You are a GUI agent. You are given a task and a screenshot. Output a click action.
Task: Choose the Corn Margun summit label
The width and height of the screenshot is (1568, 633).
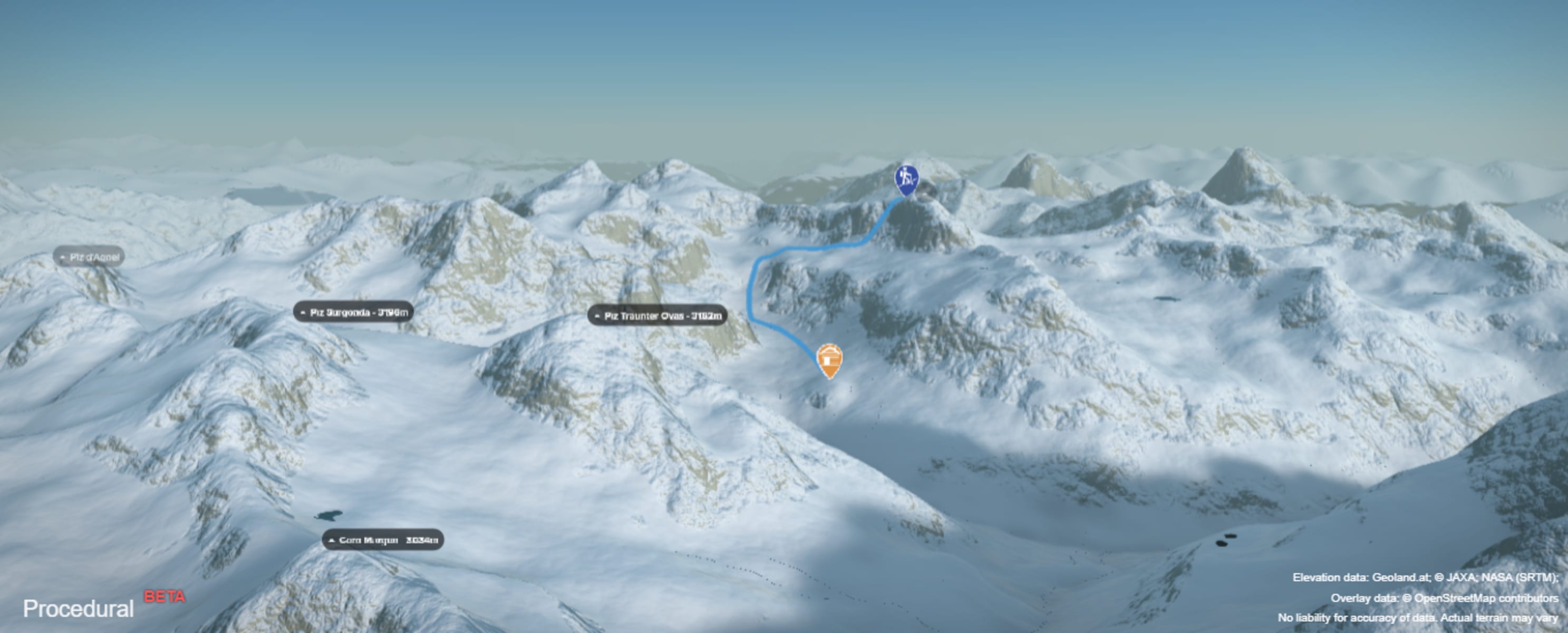point(383,540)
